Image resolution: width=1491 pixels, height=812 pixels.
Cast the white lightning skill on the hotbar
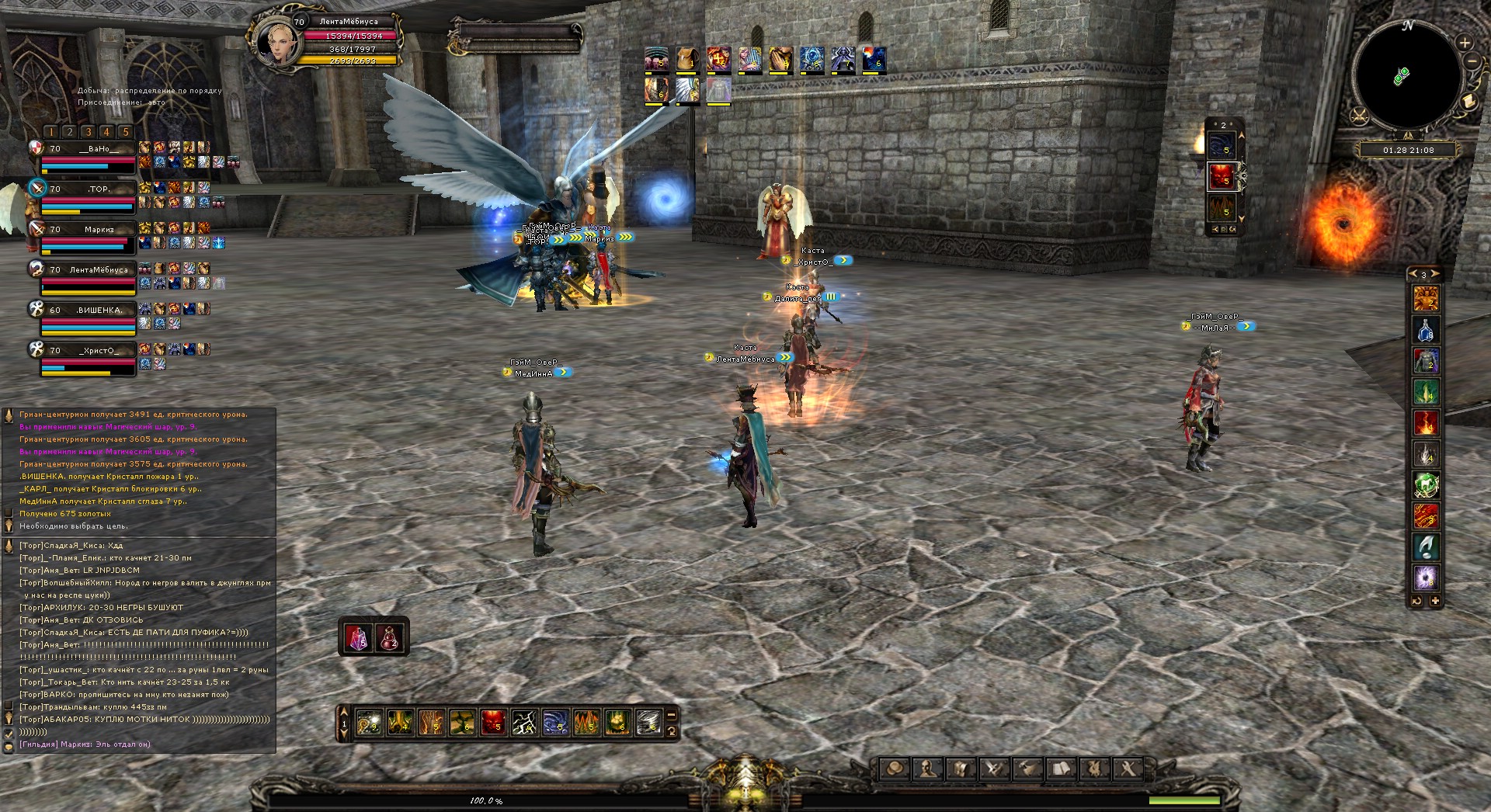(524, 723)
